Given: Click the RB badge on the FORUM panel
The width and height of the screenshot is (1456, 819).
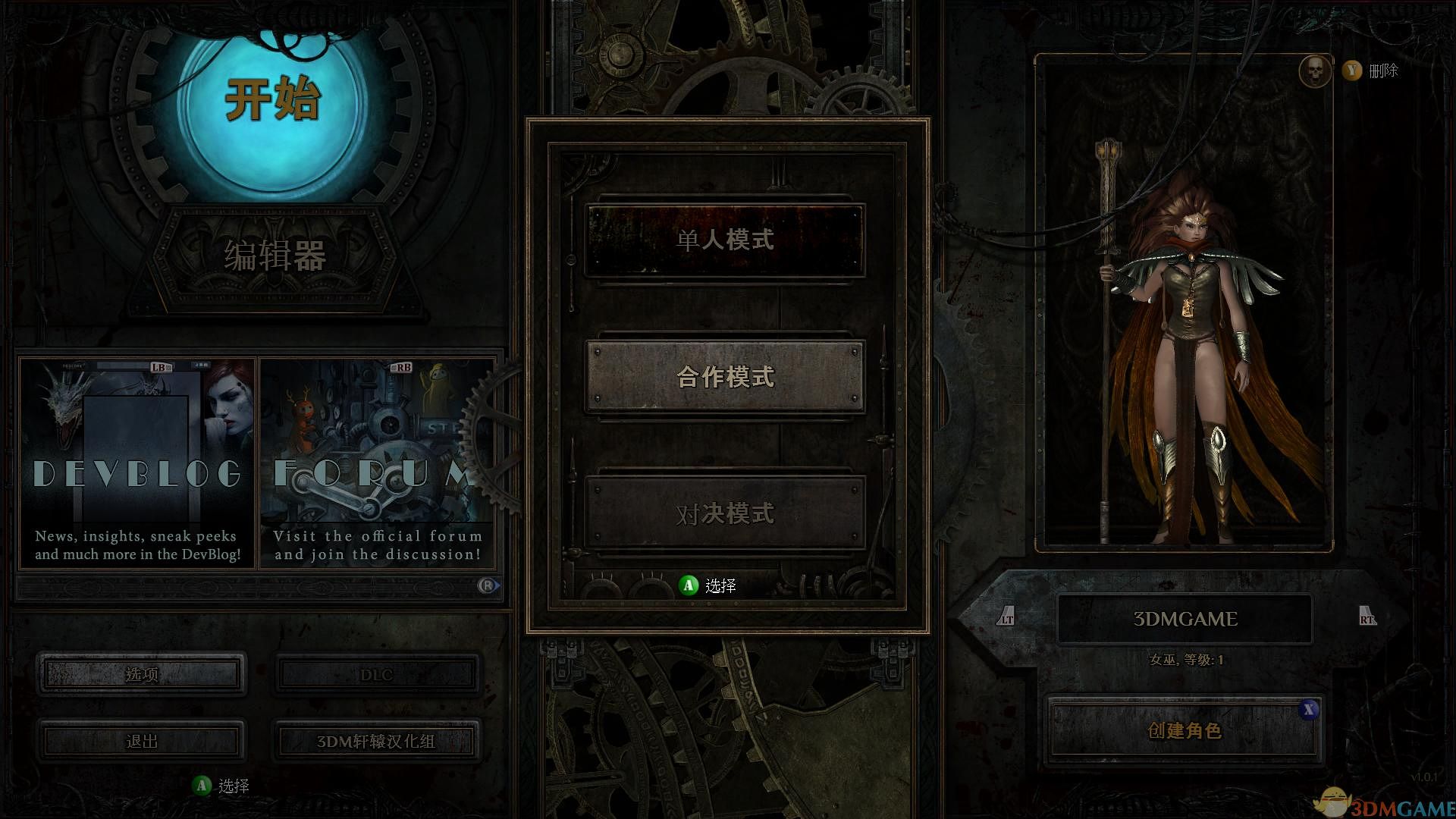Looking at the screenshot, I should coord(403,367).
